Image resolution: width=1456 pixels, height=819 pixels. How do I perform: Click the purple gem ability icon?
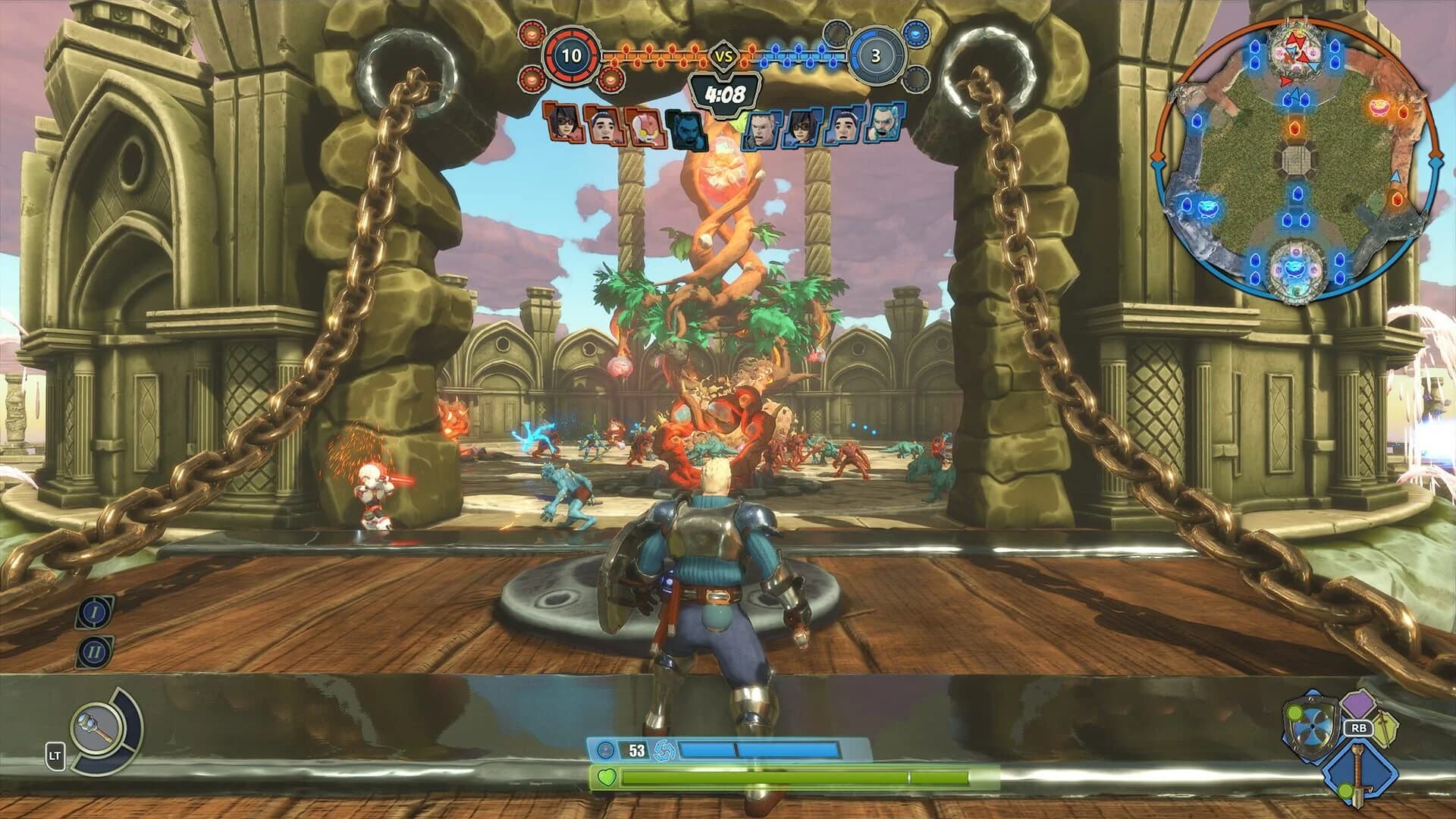pyautogui.click(x=1359, y=704)
